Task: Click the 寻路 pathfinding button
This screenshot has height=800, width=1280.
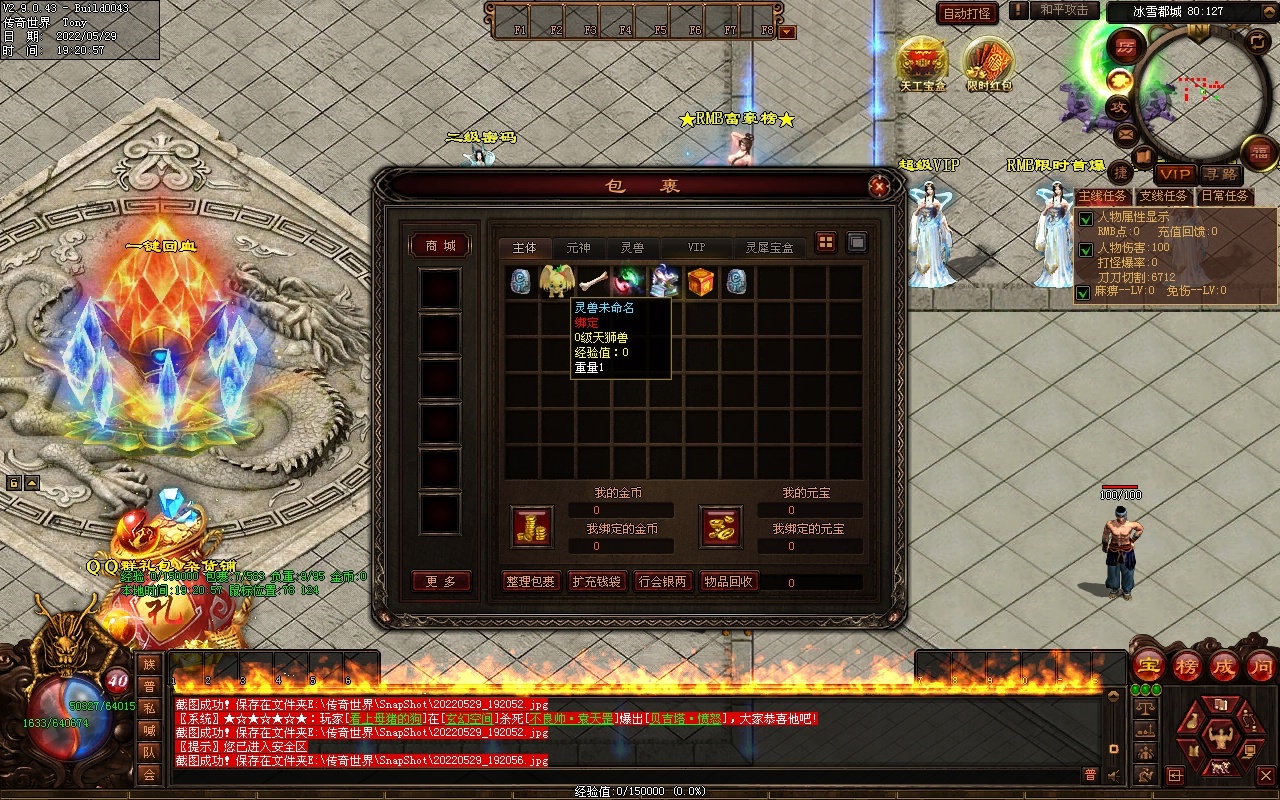Action: (x=1218, y=174)
